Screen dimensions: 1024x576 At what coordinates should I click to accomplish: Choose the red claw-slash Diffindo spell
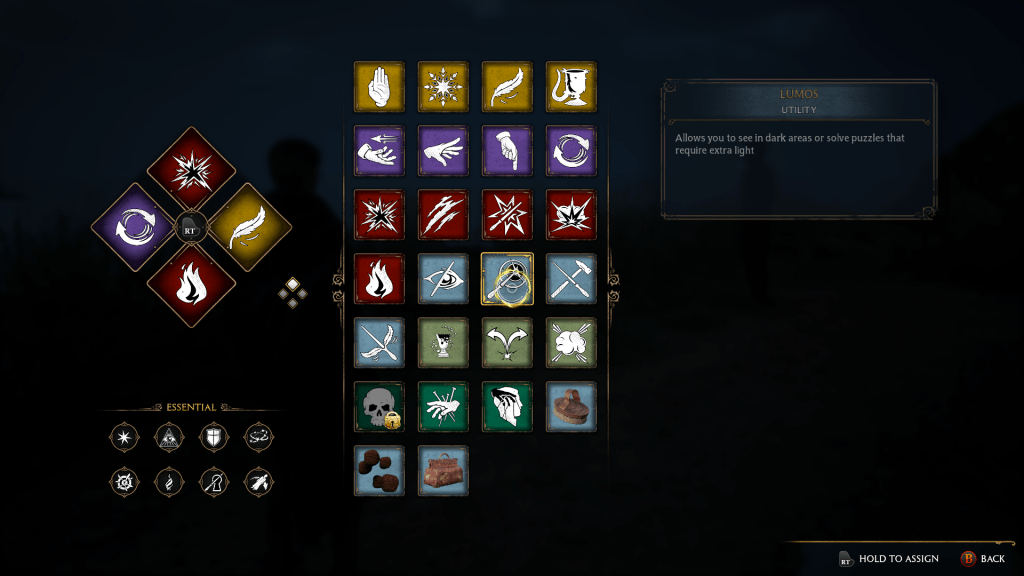pos(443,214)
